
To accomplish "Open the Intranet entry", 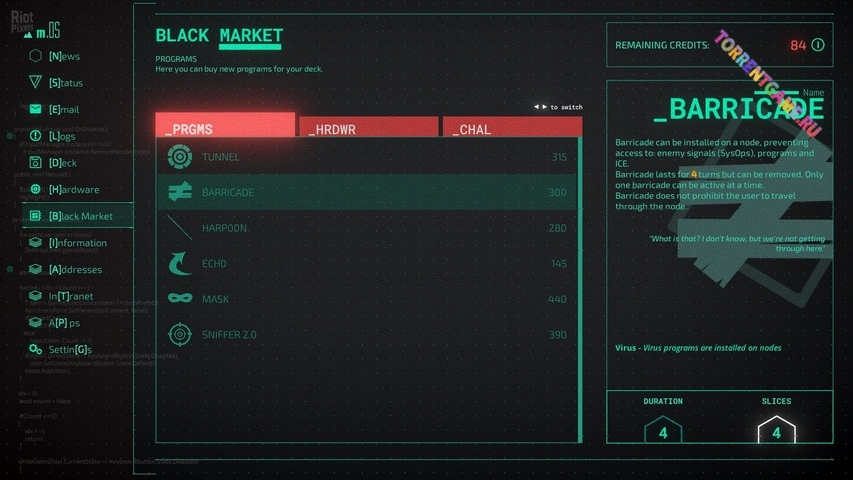I will [x=72, y=296].
